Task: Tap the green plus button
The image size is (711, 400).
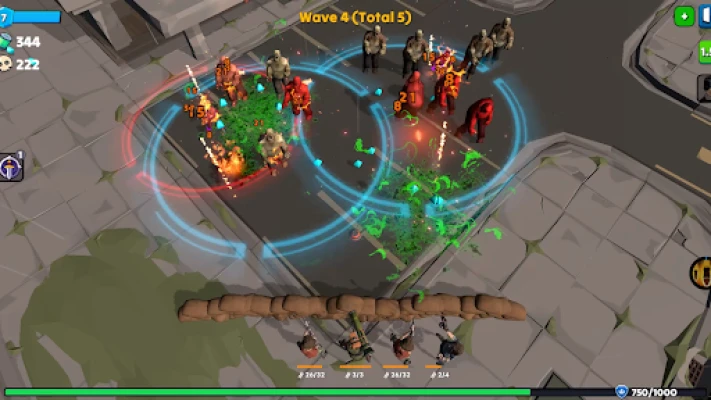Action: click(683, 16)
